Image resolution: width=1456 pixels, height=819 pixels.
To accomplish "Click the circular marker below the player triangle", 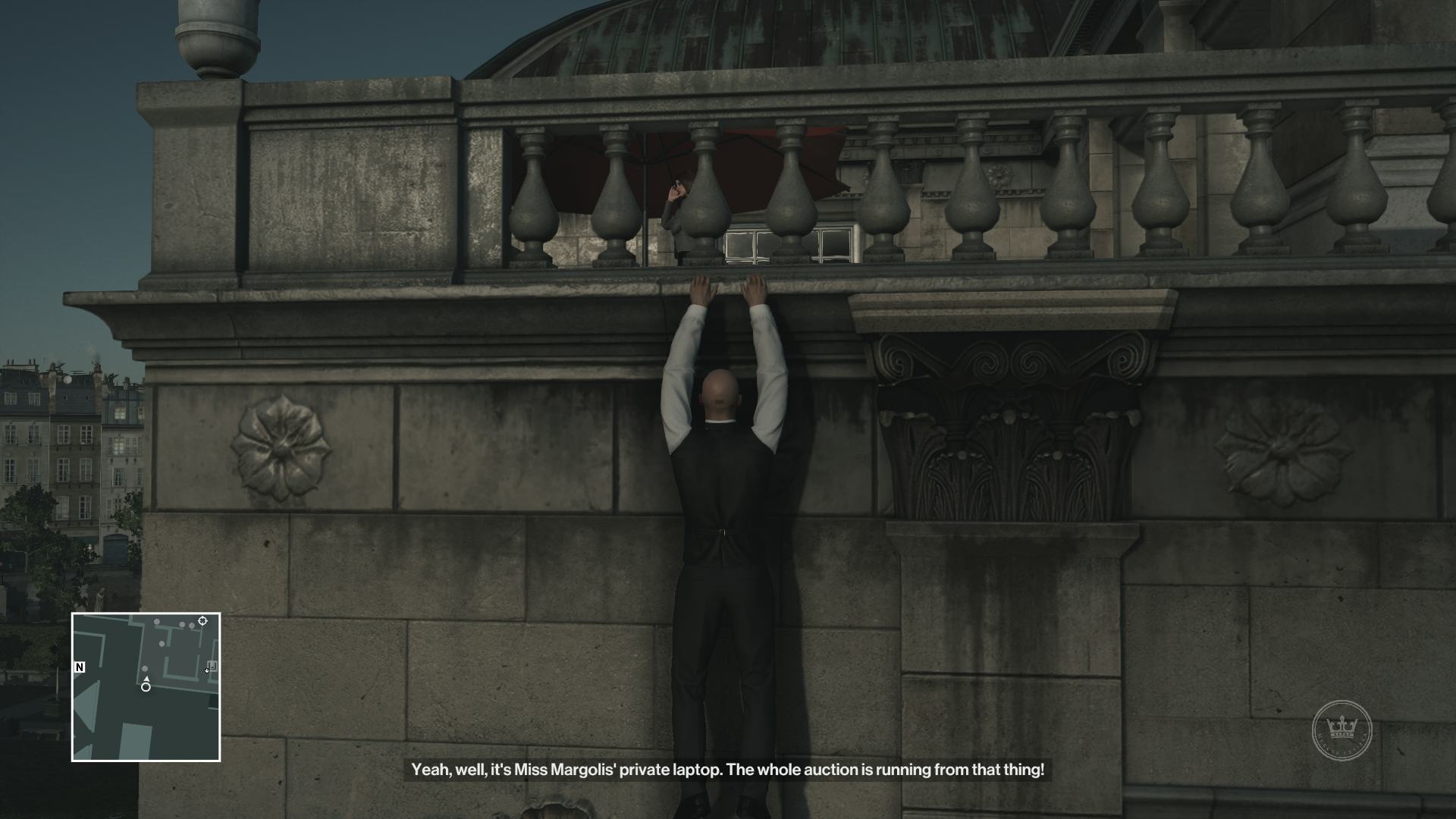I will coord(146,687).
